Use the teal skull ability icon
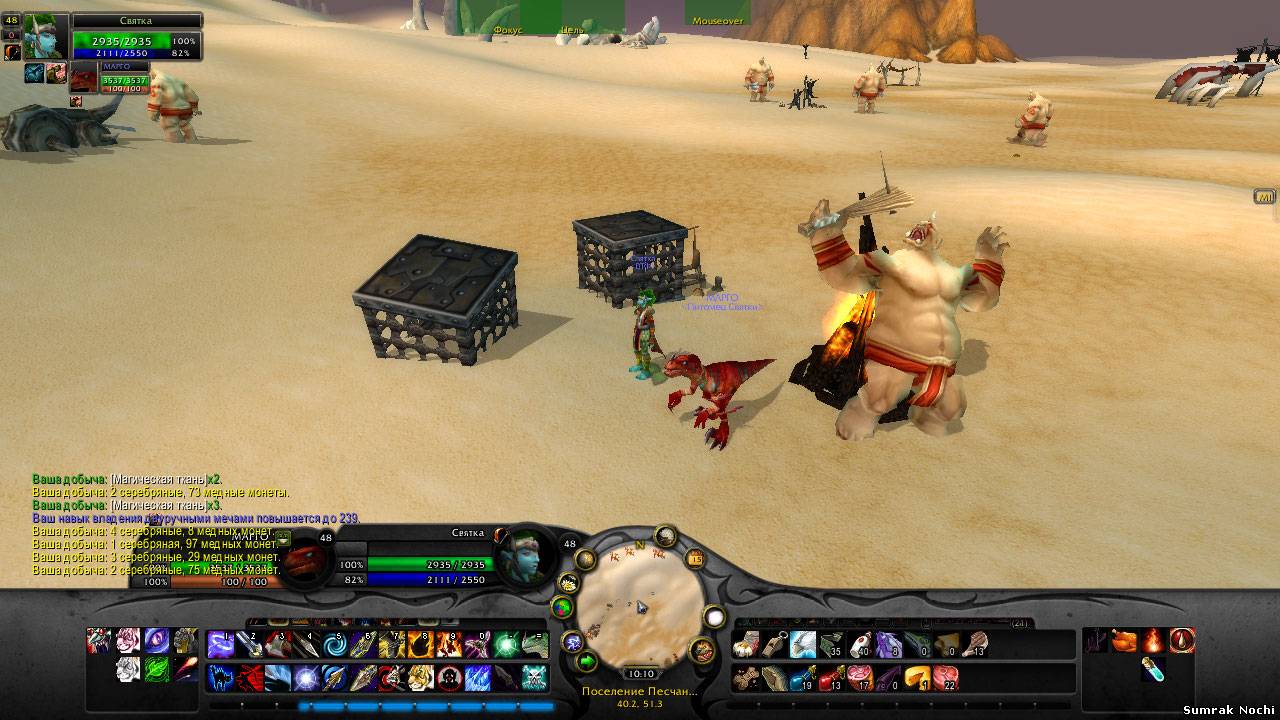This screenshot has width=1280, height=720. click(x=534, y=677)
